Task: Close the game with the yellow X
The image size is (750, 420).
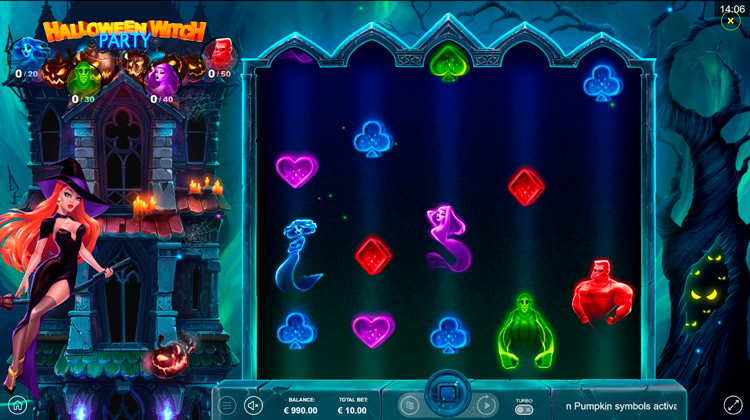Action: (731, 21)
